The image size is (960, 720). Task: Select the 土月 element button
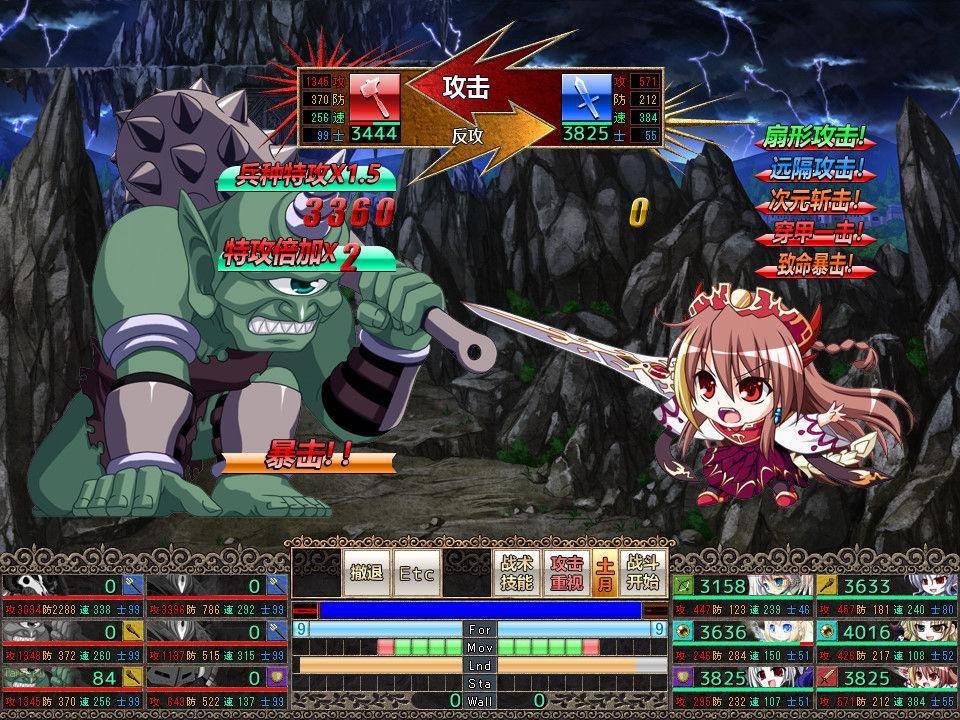(605, 573)
